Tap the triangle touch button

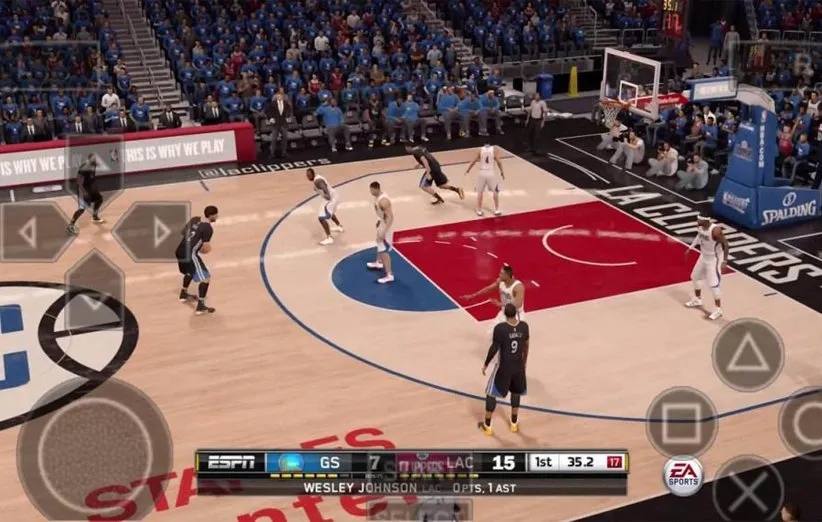tap(747, 355)
